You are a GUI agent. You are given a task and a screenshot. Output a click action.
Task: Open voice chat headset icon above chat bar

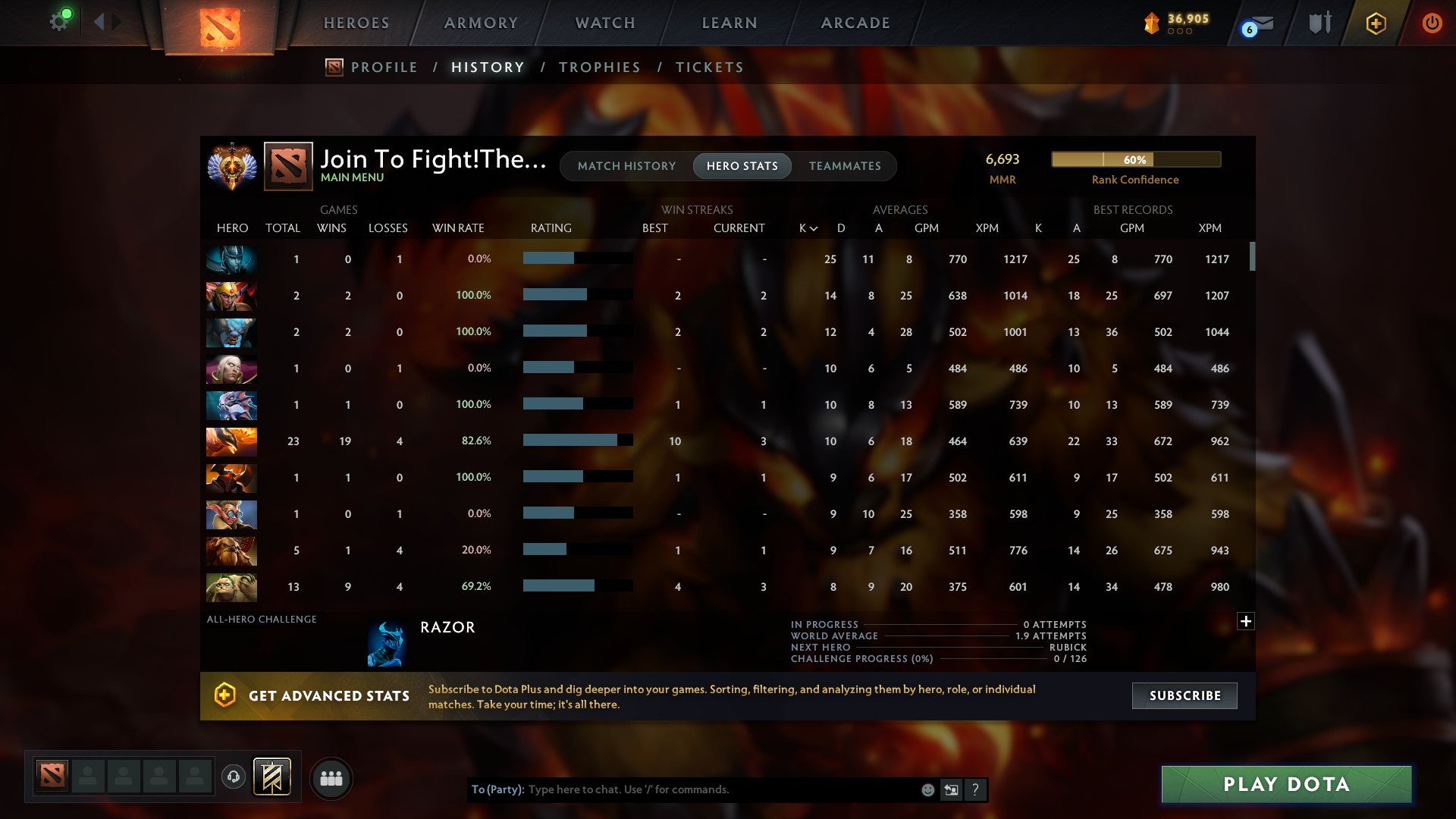(x=234, y=778)
